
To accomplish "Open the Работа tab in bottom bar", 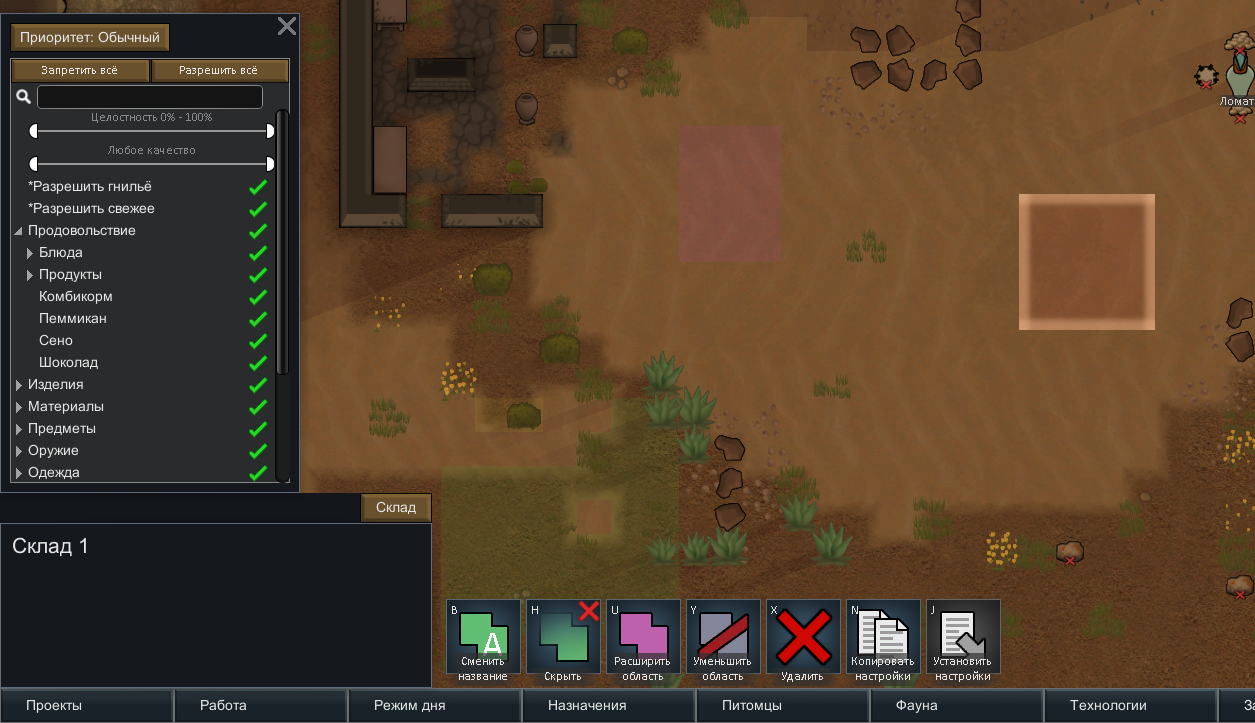I will (223, 706).
